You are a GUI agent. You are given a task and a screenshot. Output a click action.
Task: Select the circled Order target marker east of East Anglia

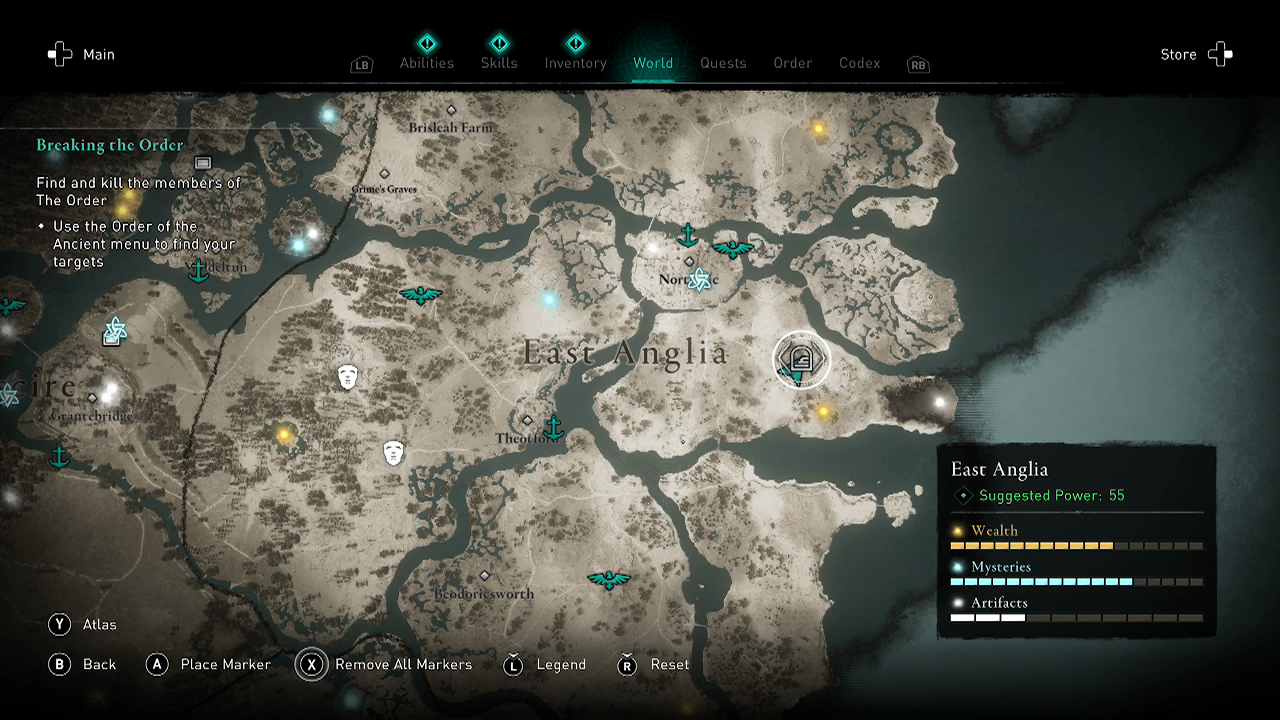tap(800, 362)
